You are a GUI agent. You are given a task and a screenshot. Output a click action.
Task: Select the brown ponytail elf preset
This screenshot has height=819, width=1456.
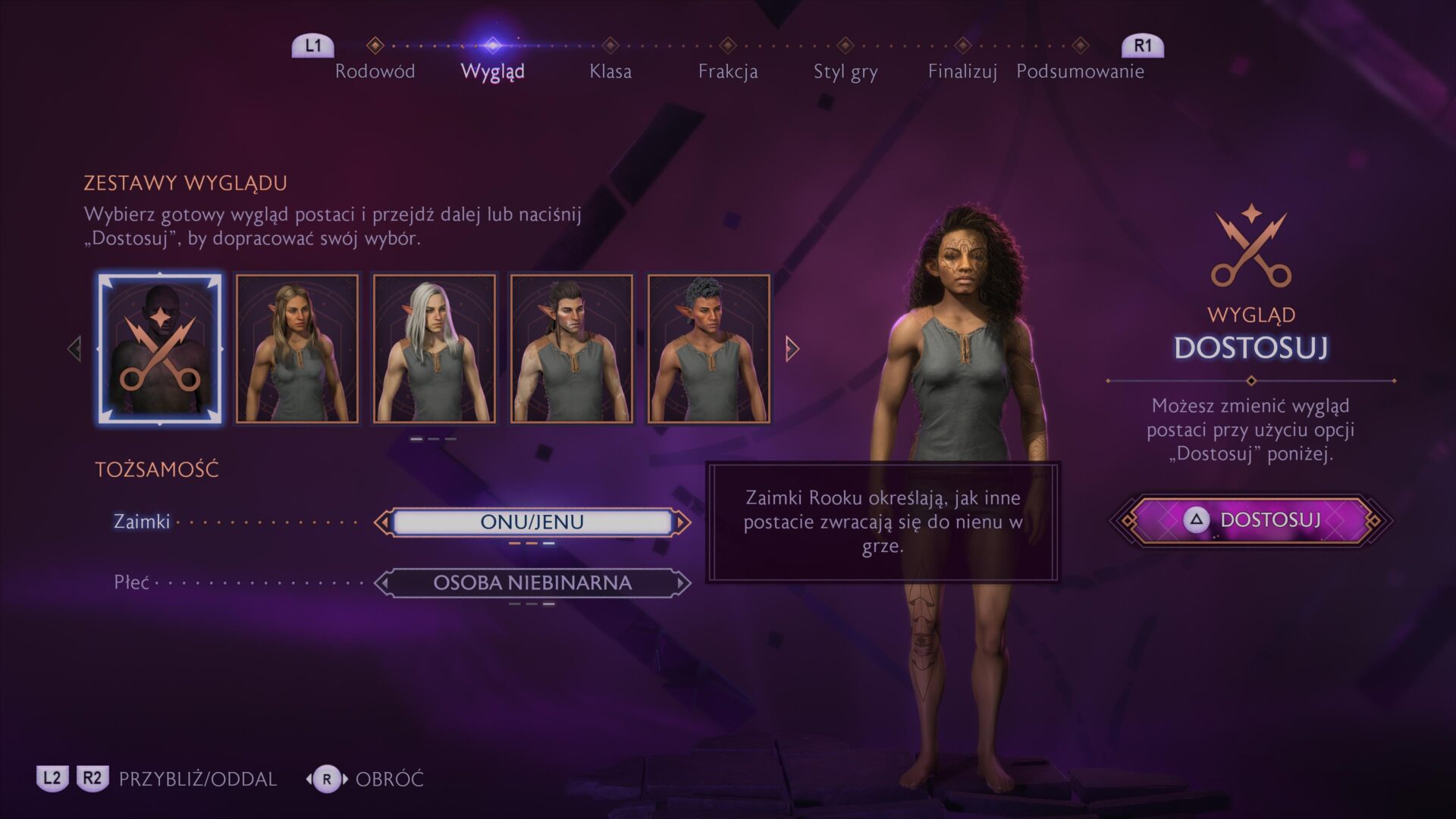572,348
